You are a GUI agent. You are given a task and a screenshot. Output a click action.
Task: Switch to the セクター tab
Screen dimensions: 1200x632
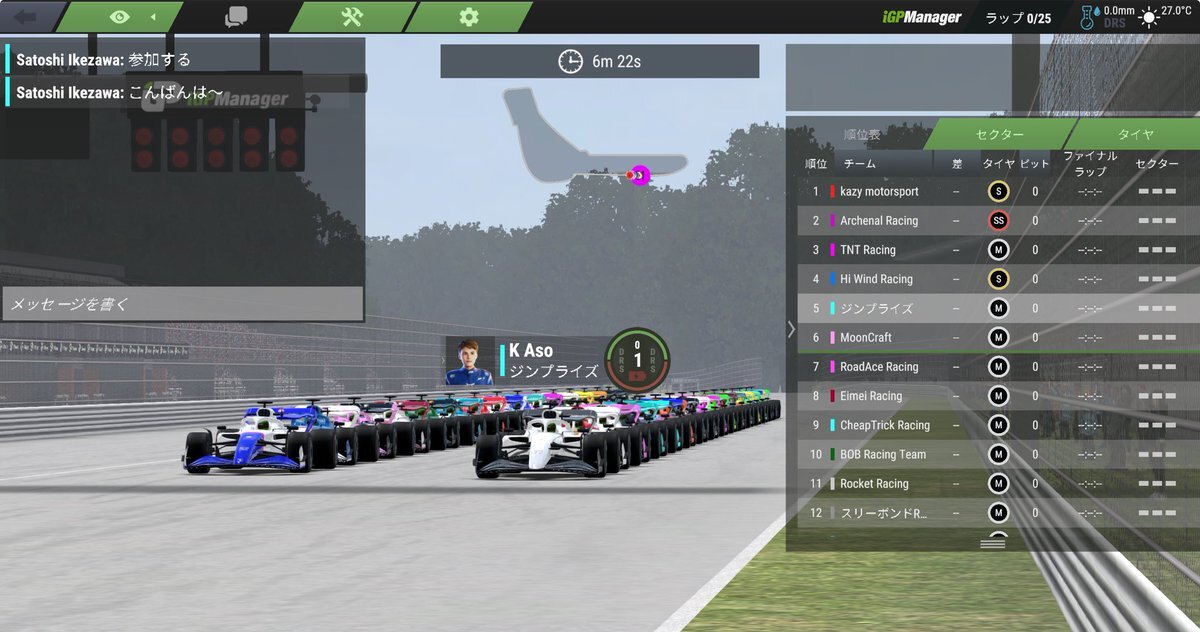point(999,135)
